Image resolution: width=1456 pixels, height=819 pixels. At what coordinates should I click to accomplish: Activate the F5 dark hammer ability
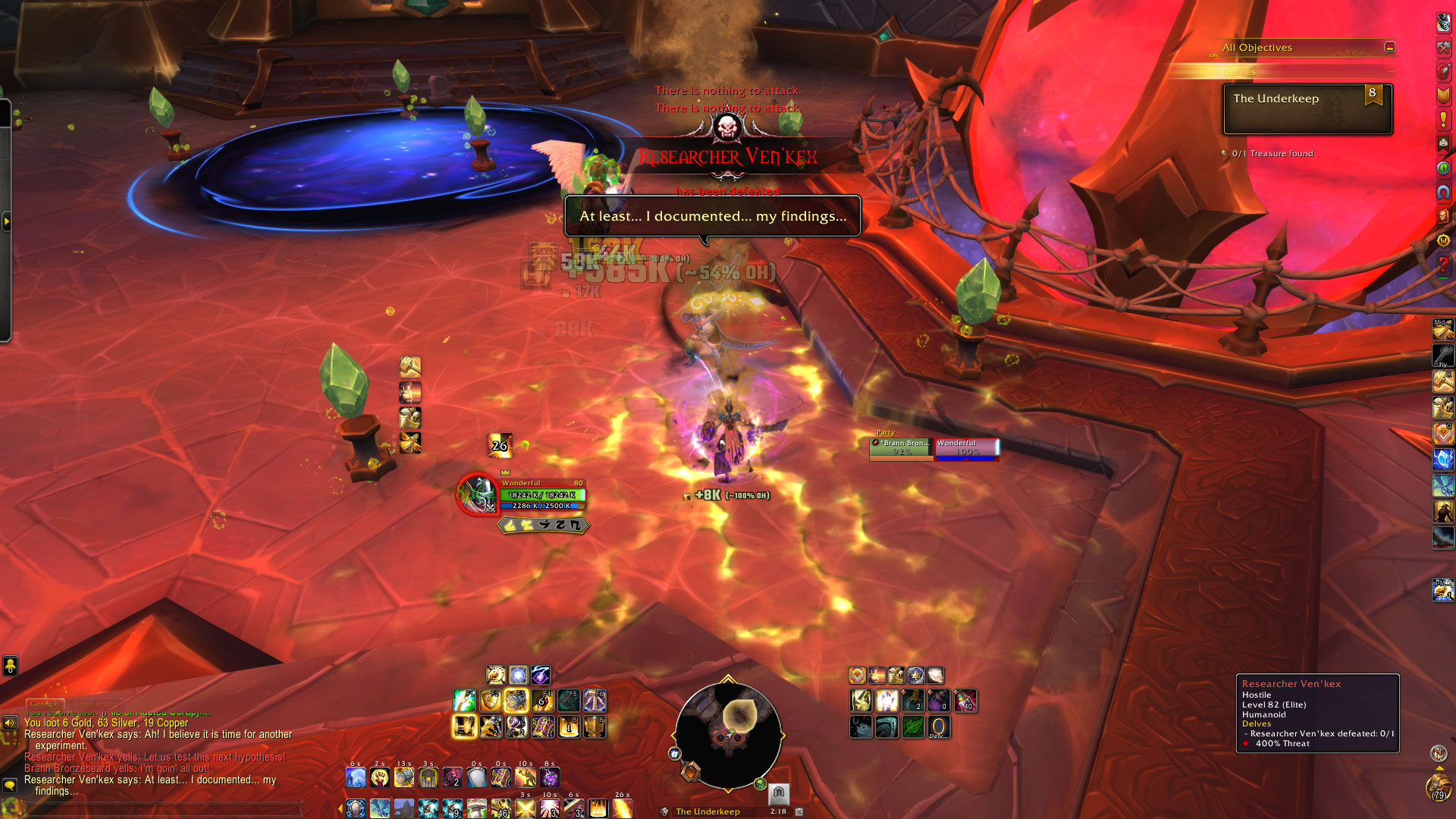point(568,701)
